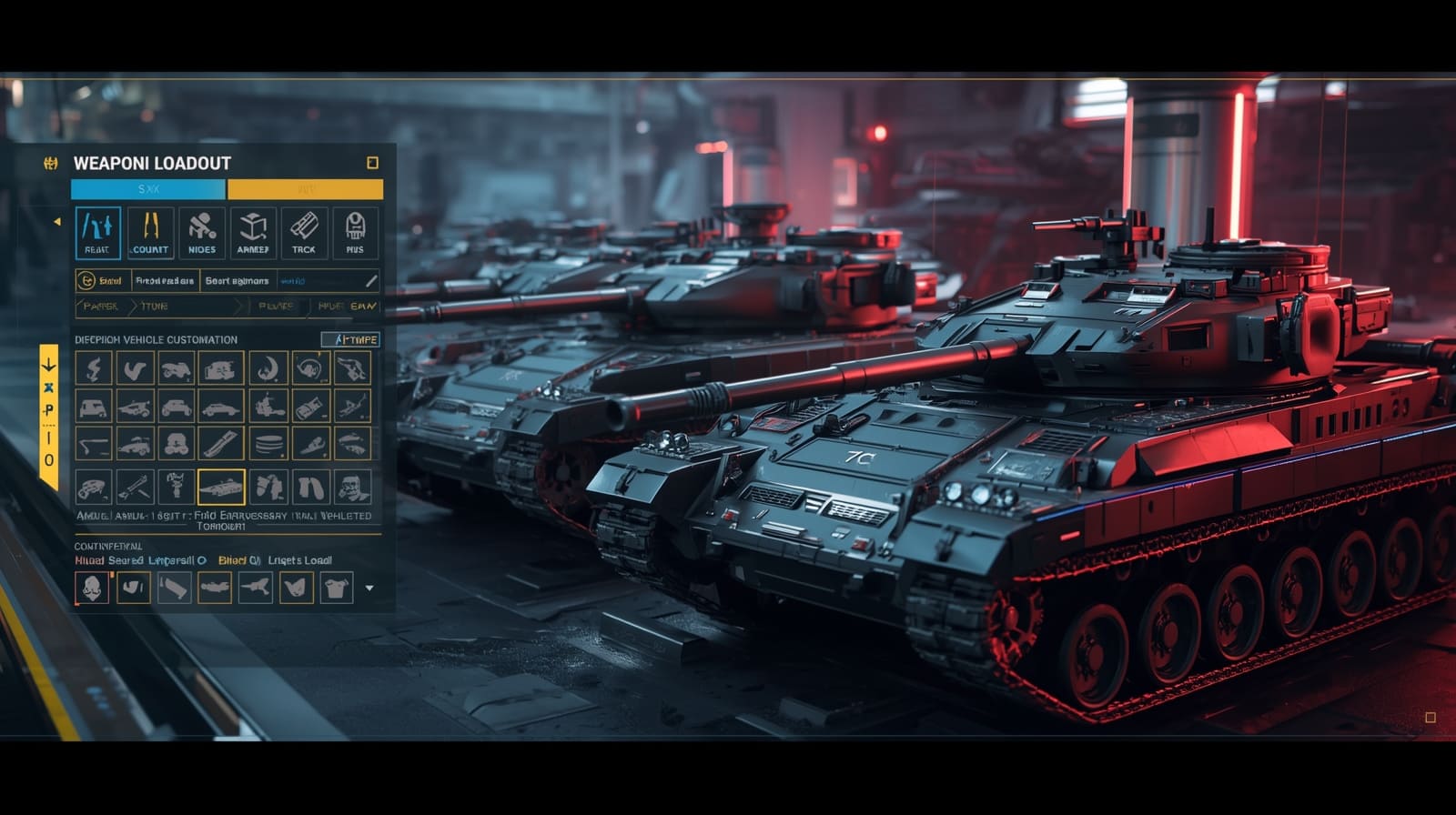
Task: Select the red-bordered head slot in bottom row
Action: (92, 588)
